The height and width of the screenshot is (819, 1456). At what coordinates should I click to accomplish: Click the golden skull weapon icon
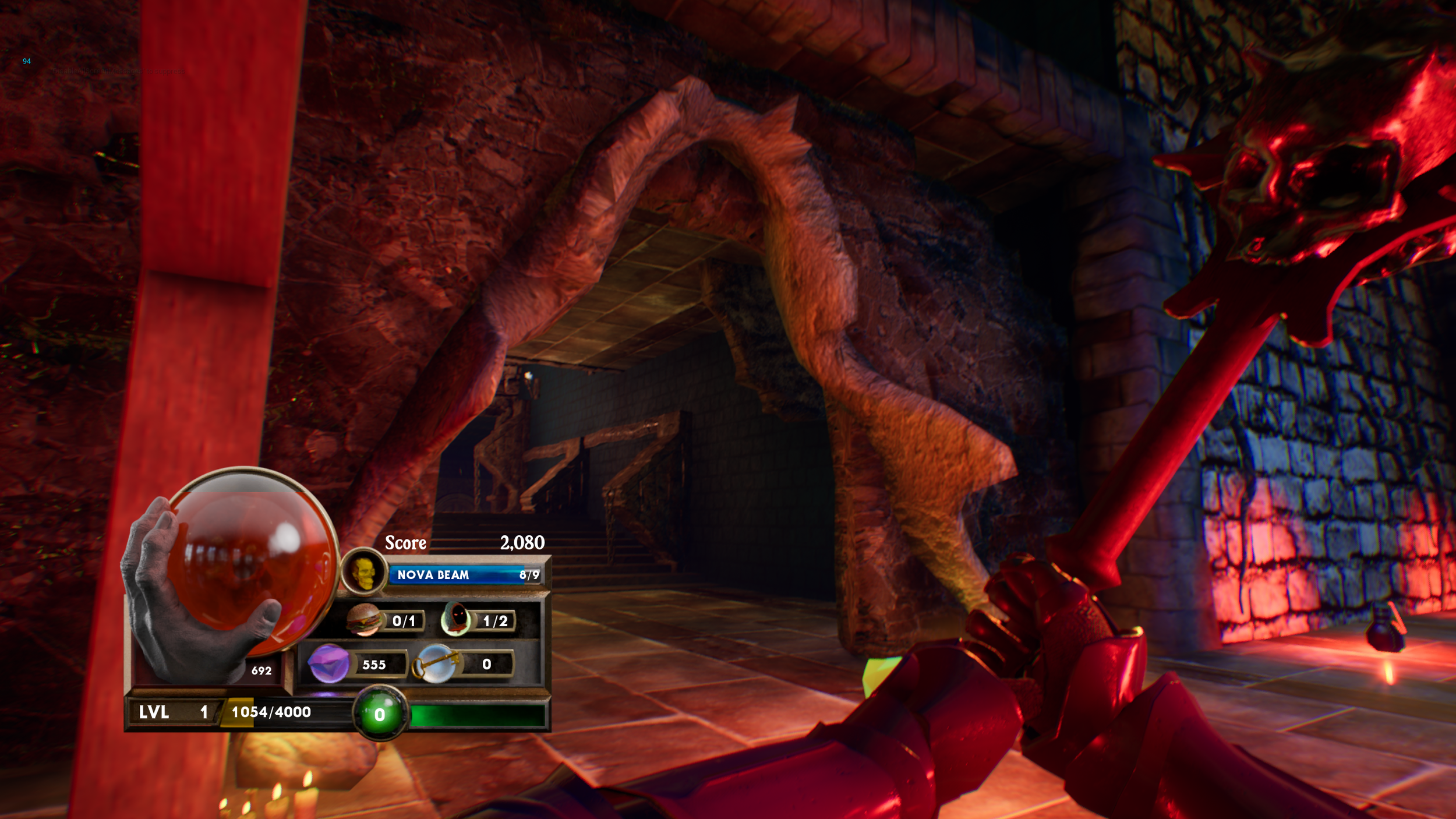(x=363, y=573)
